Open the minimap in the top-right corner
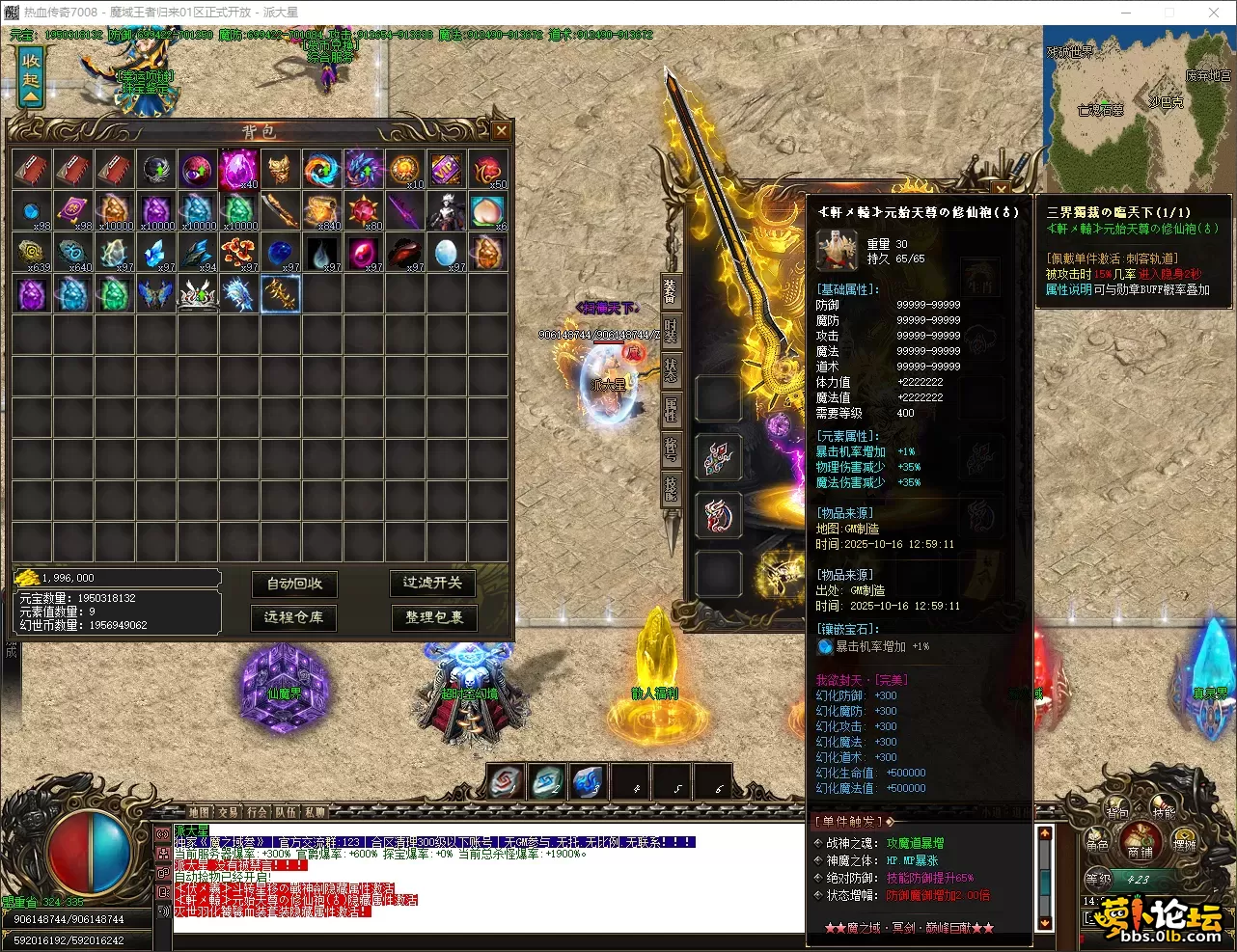 point(1138,107)
